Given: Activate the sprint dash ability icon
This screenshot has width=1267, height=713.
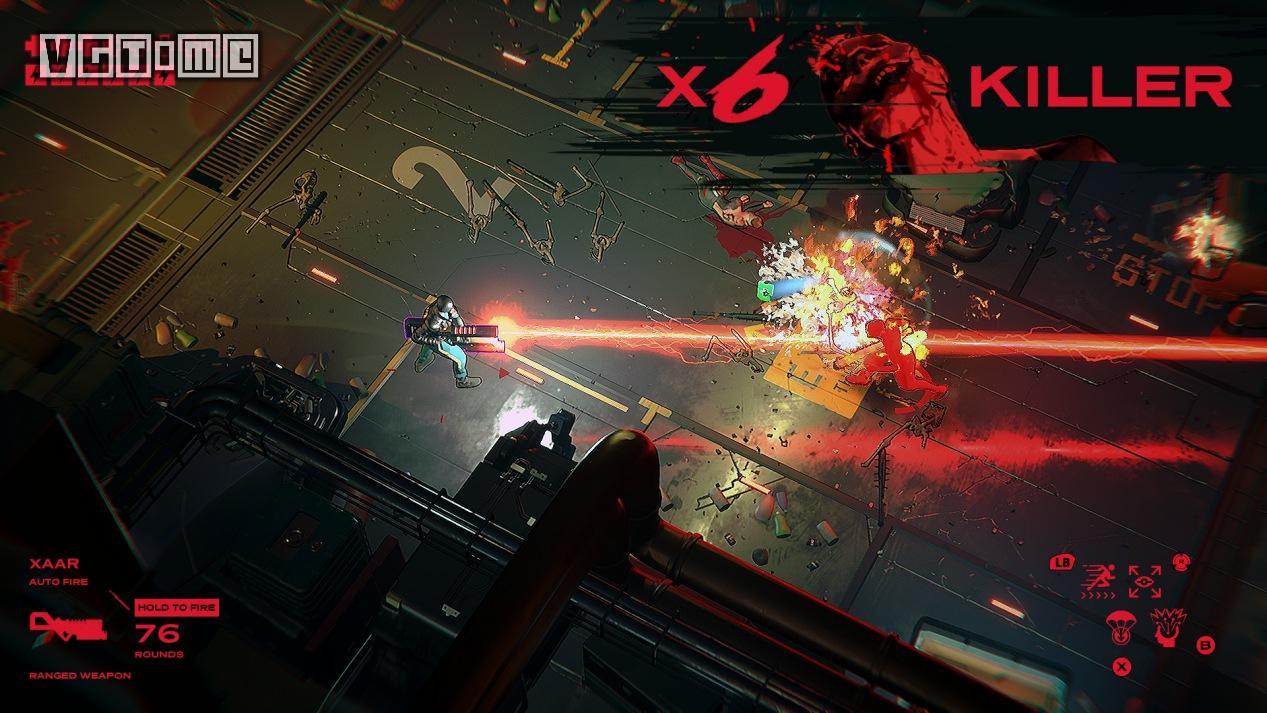Looking at the screenshot, I should (1100, 582).
